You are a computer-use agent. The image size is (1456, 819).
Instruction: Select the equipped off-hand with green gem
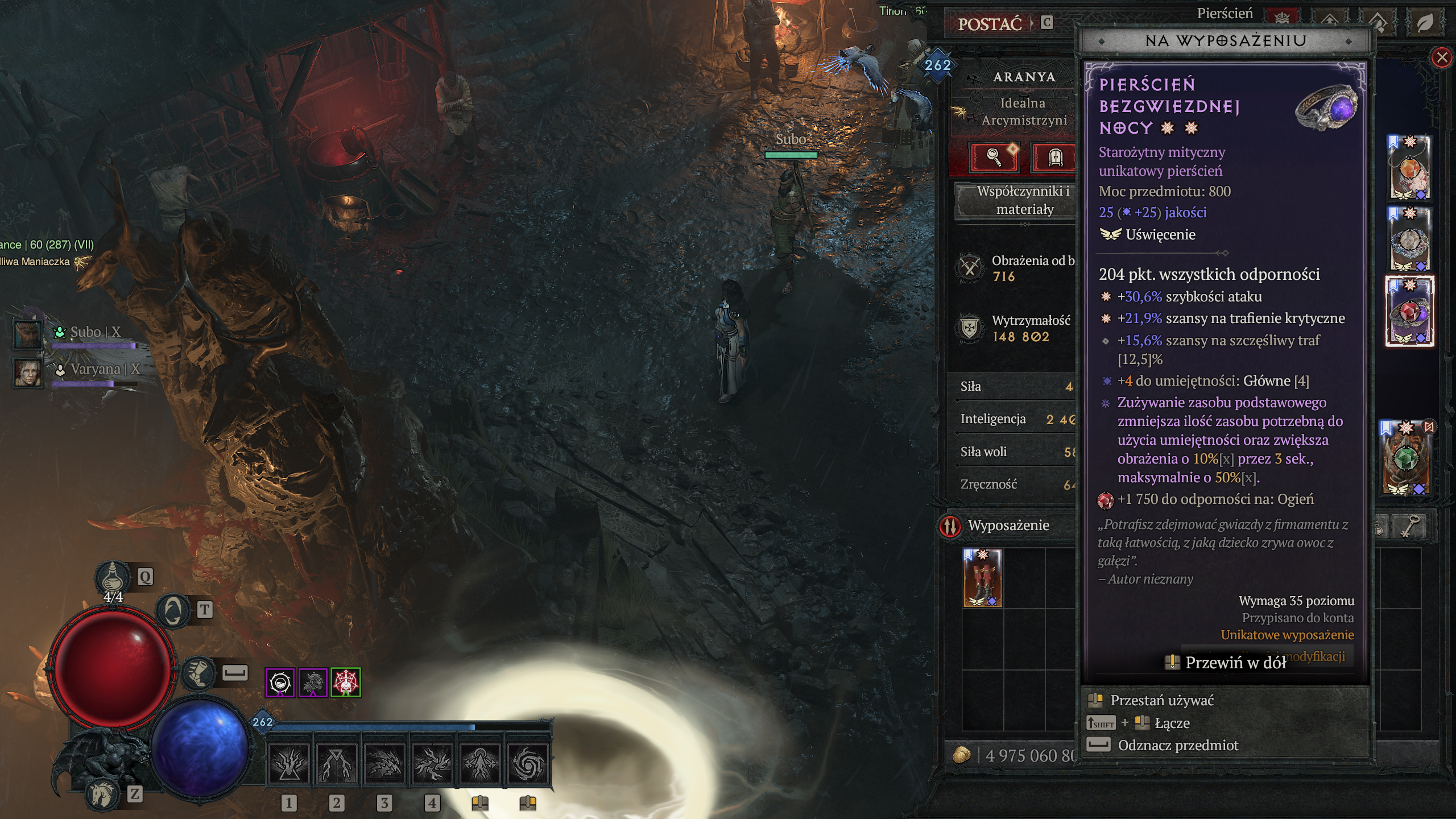[1406, 459]
